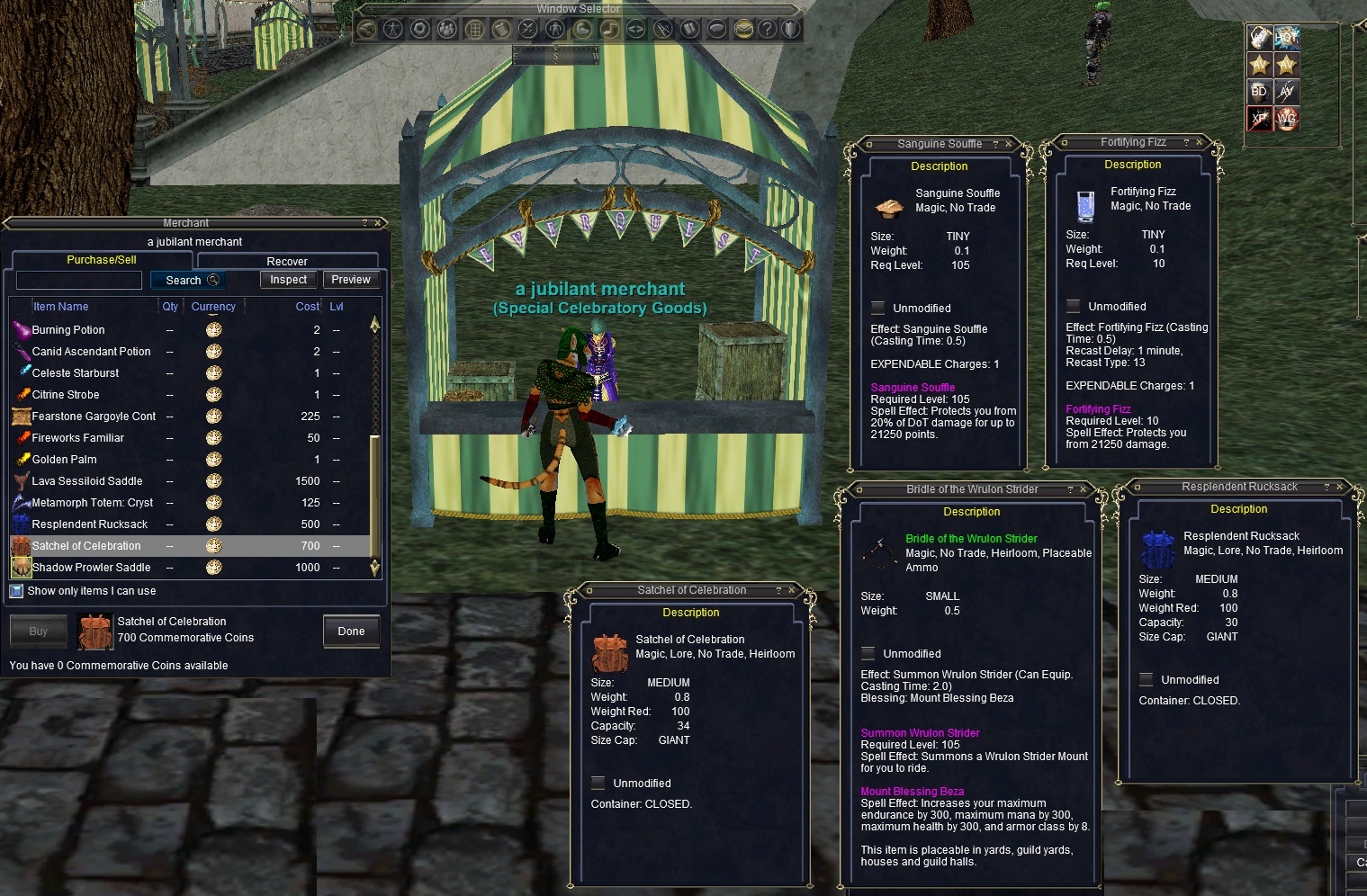Select the Purchase/Sell tab
The image size is (1367, 896).
(101, 259)
